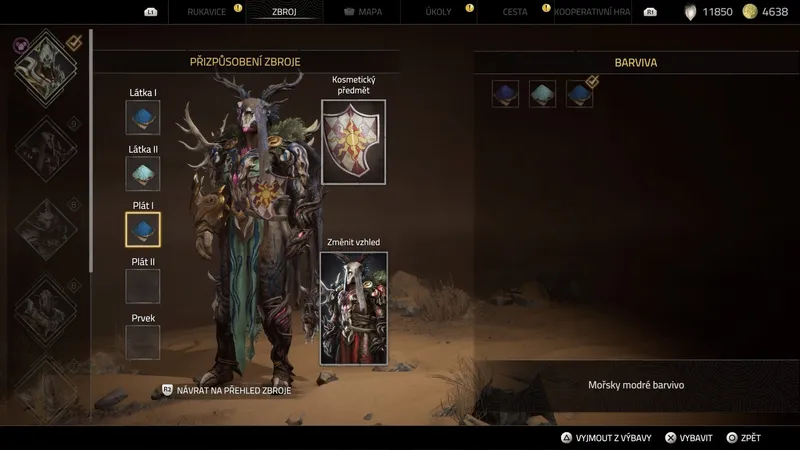Go to the Úkoly tab

click(438, 12)
